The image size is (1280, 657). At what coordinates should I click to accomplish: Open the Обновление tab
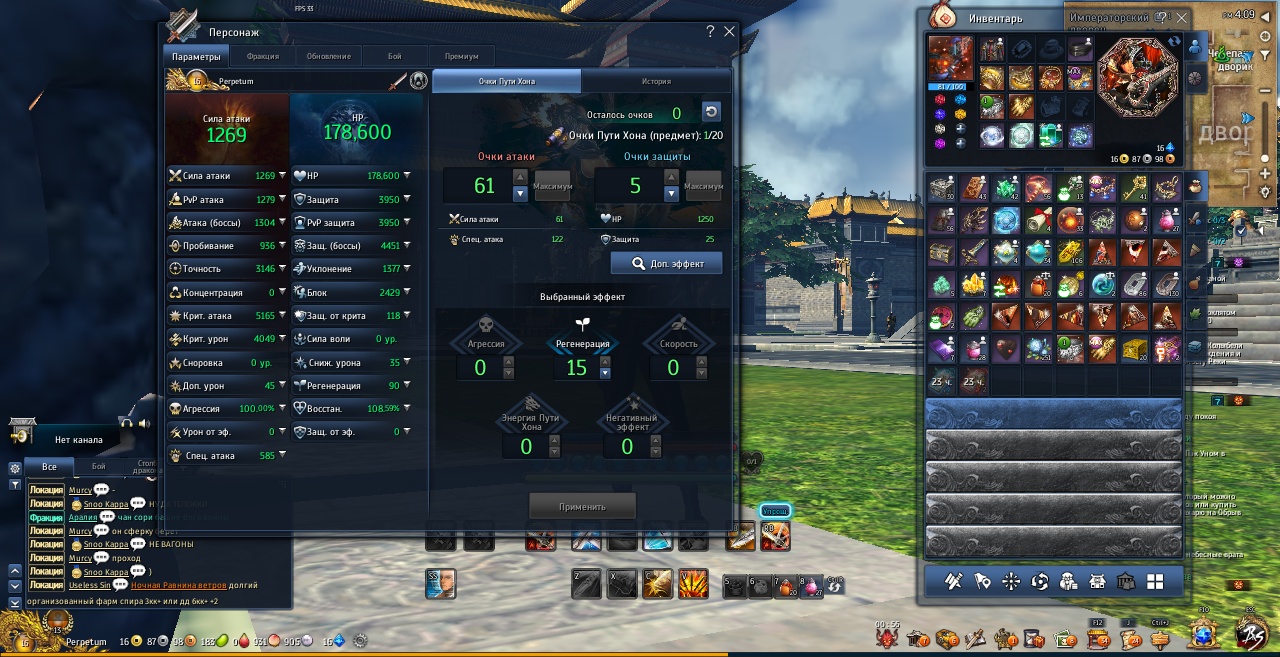328,56
